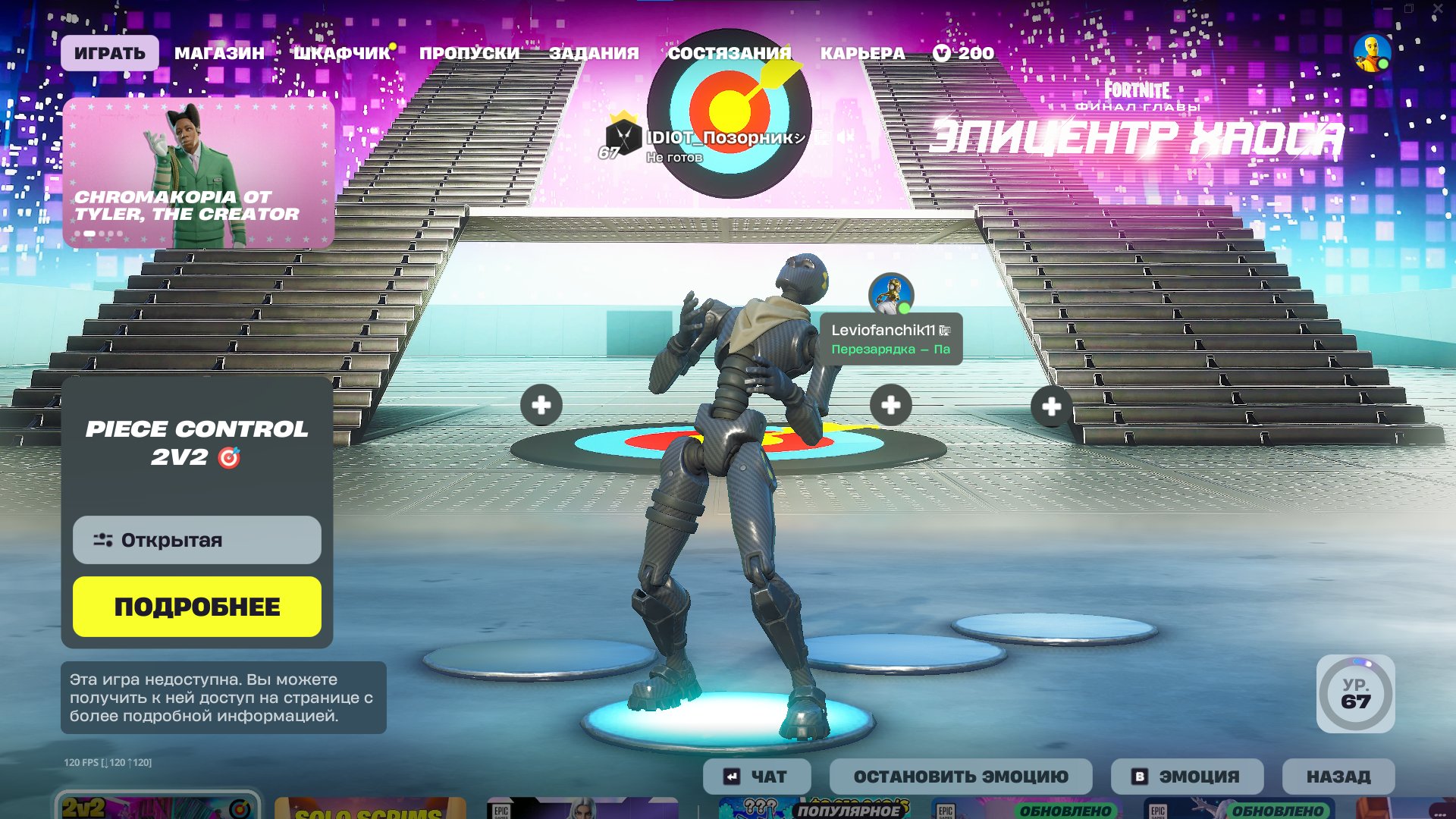Click the V-Bucks currency icon
1456x819 pixels.
click(x=940, y=53)
